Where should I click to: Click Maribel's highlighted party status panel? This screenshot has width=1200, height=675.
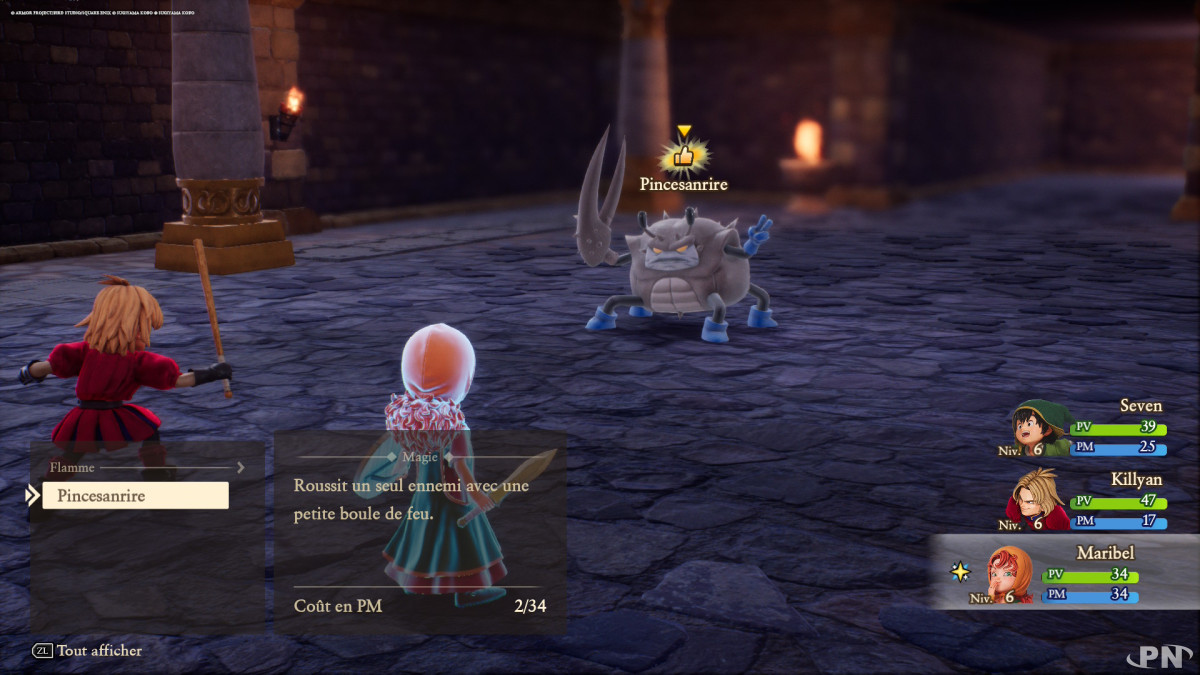(x=1066, y=573)
